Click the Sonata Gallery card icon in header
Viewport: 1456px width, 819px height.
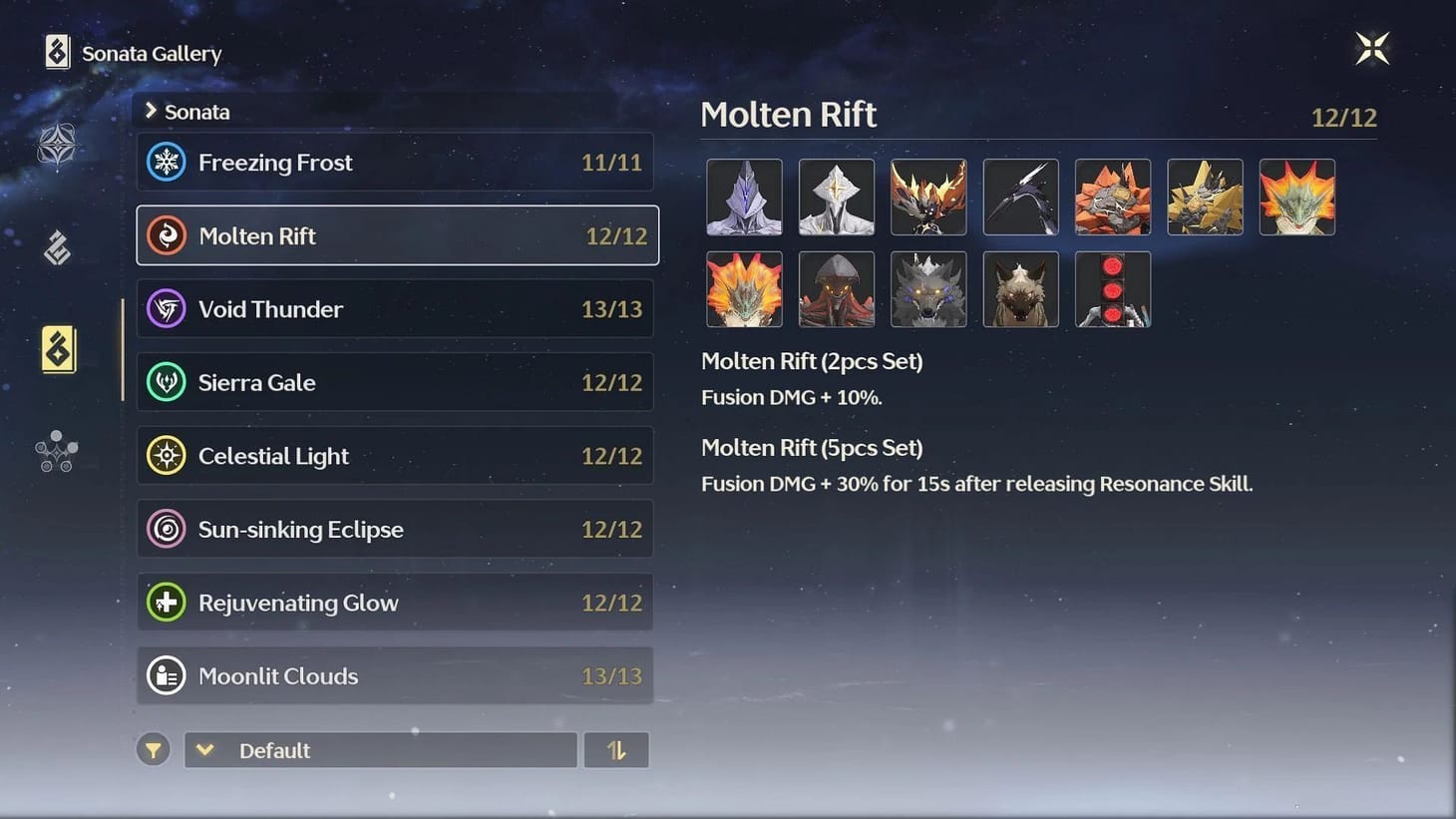tap(55, 52)
